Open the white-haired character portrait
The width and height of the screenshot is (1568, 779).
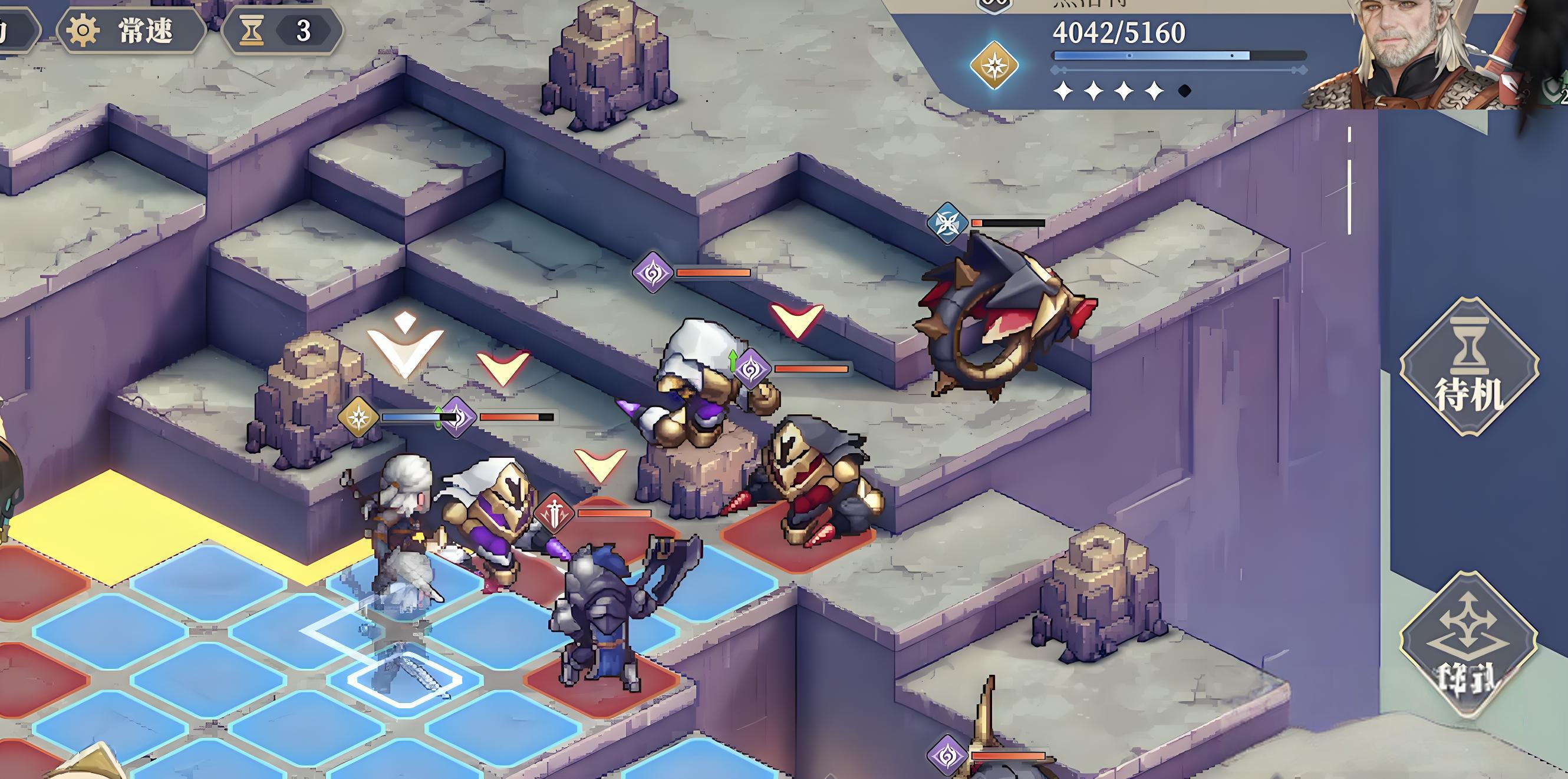pos(1418,54)
